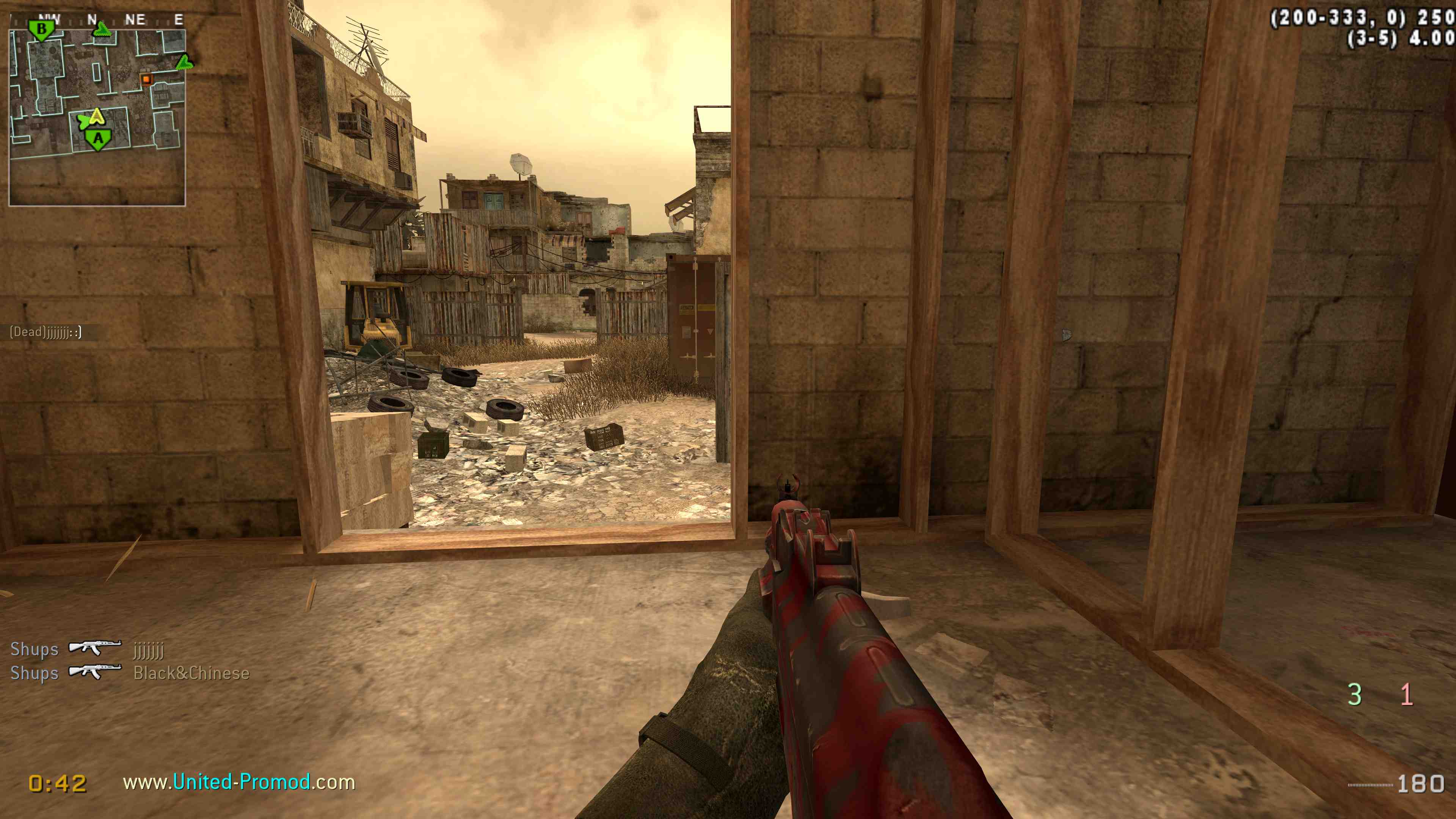Select the green B bombsite marker on minimap
The height and width of the screenshot is (819, 1456).
41,29
